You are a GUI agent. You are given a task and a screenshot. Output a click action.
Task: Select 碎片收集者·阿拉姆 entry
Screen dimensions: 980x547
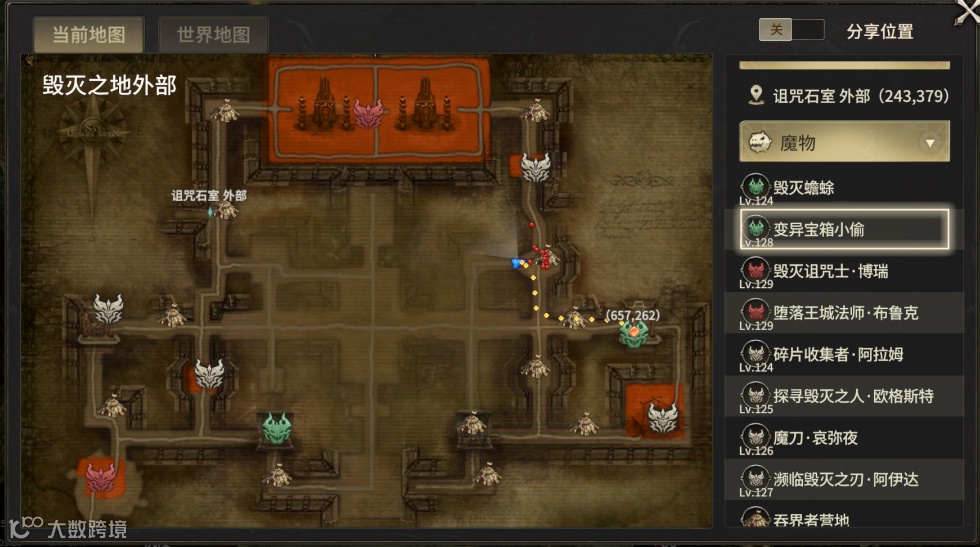tap(843, 355)
